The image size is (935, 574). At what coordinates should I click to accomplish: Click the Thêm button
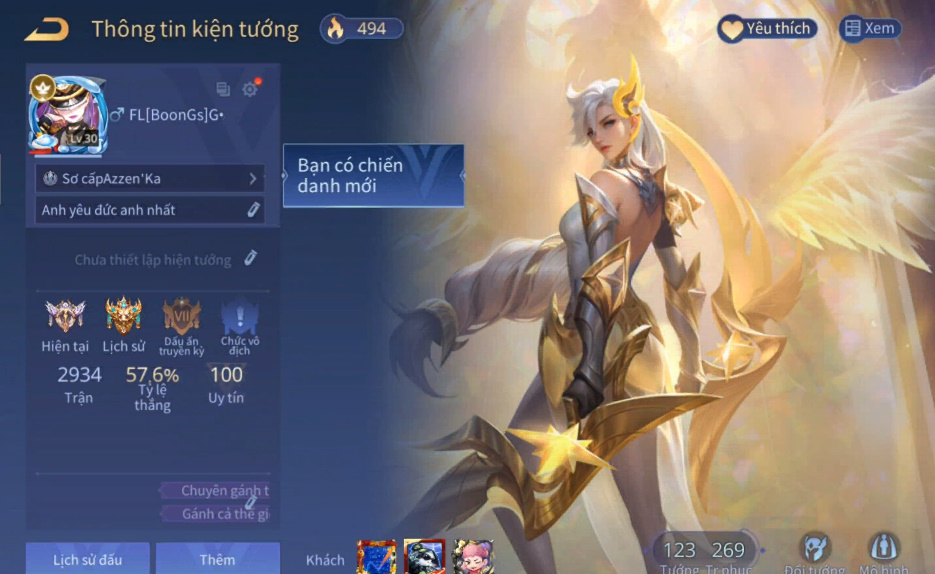(217, 559)
